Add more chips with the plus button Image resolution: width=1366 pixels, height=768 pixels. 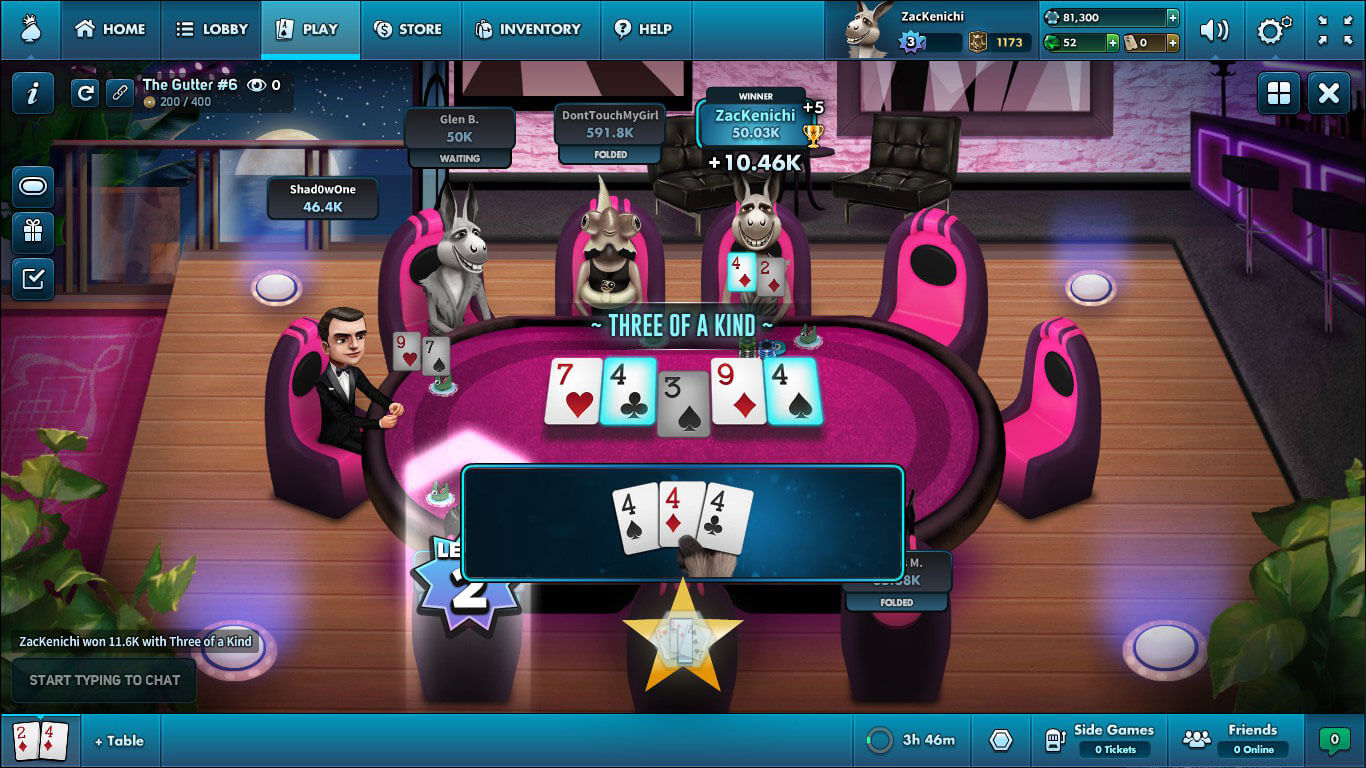click(x=1172, y=17)
